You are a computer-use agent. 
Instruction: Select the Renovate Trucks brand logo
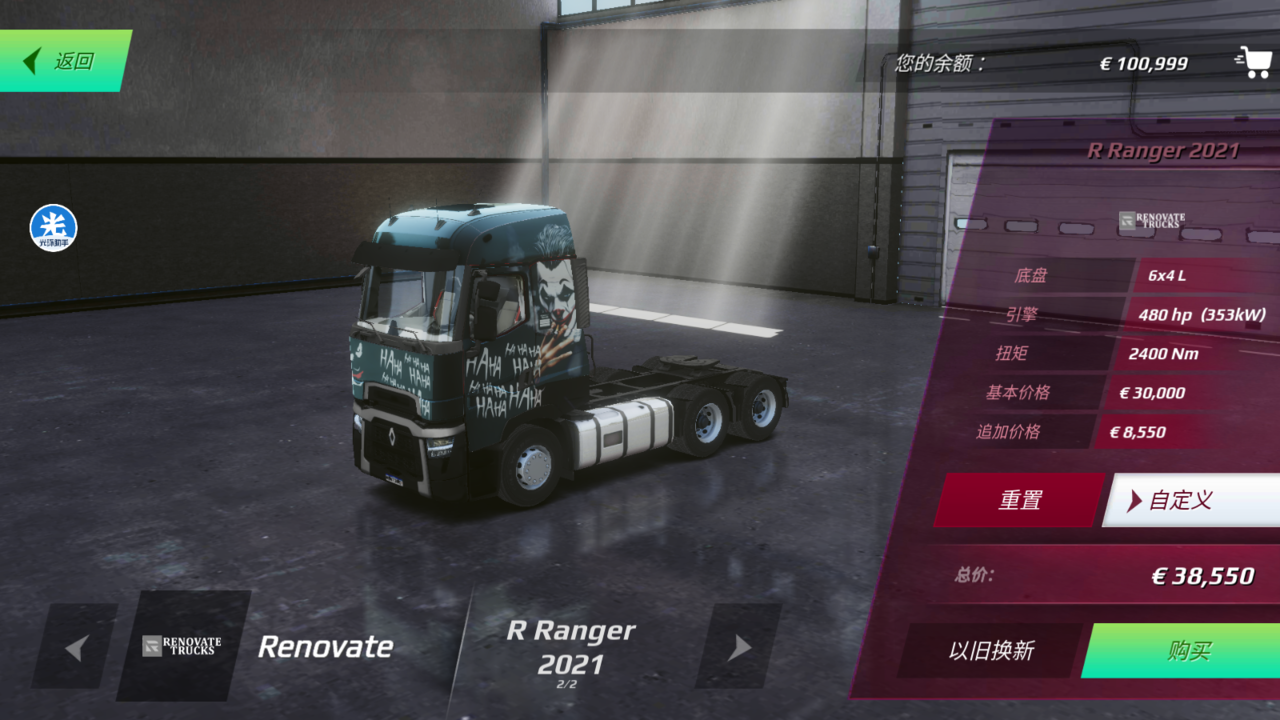[x=182, y=646]
